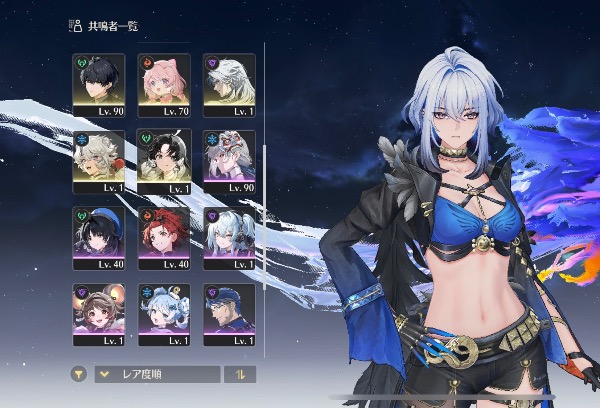Screen dimensions: 600x408
Task: Choose the brown-haired girl with hair buns
Action: 99,312
